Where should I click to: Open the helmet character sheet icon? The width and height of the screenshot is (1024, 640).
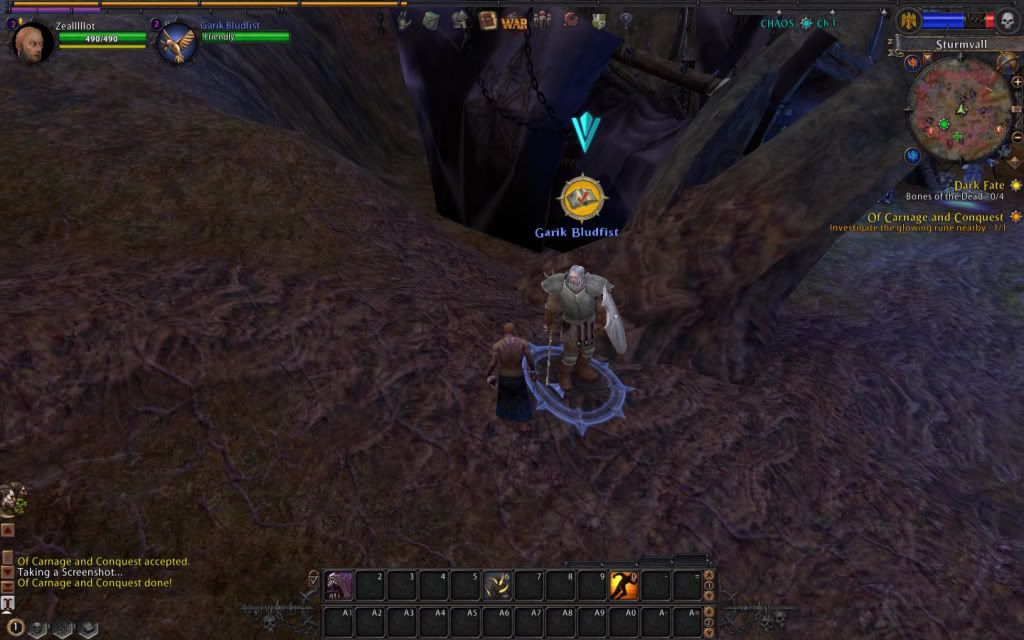460,20
